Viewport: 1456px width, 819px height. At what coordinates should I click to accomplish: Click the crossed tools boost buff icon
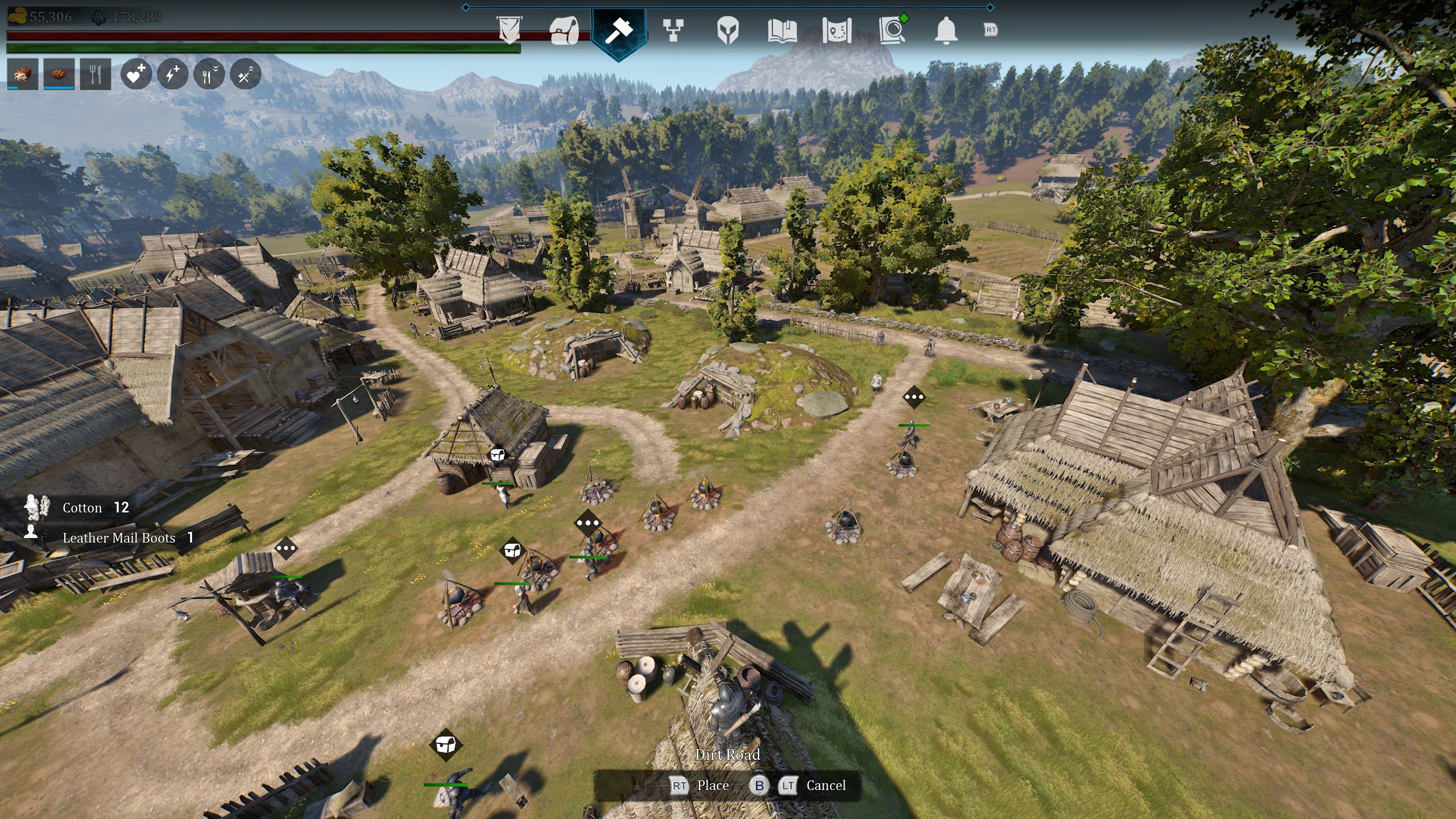click(x=245, y=74)
